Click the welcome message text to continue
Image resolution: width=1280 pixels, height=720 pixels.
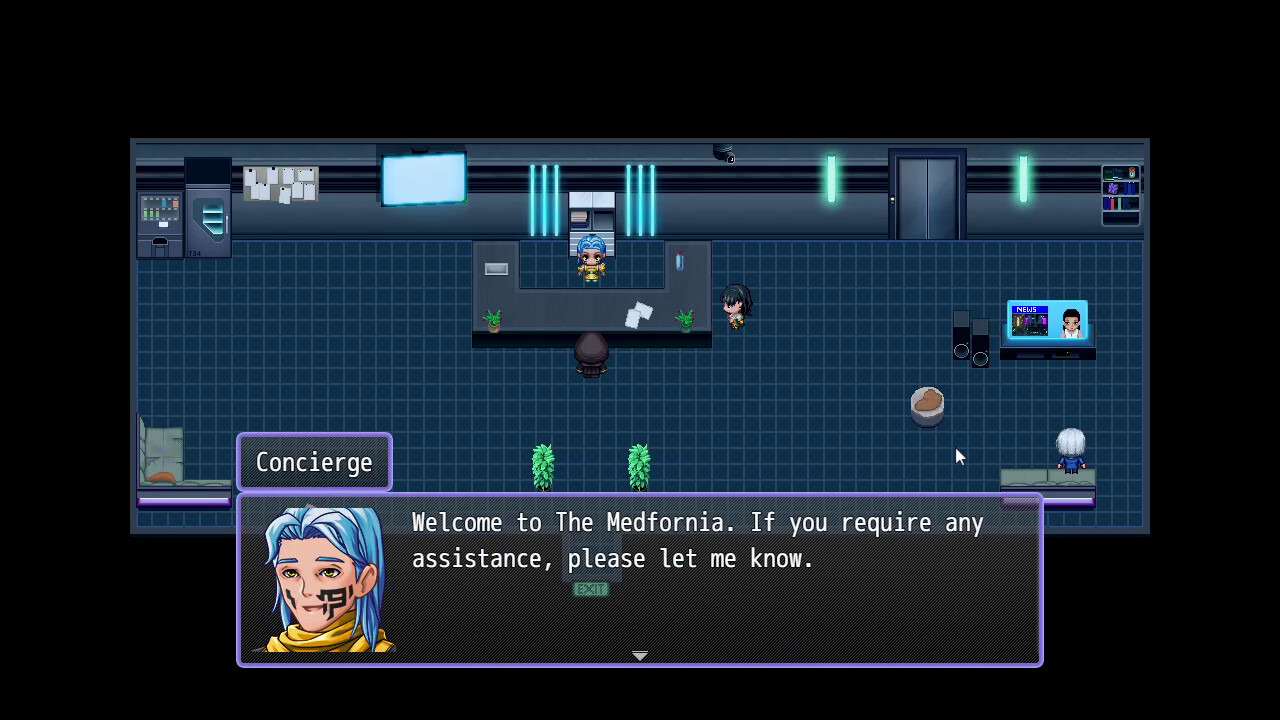pos(695,540)
